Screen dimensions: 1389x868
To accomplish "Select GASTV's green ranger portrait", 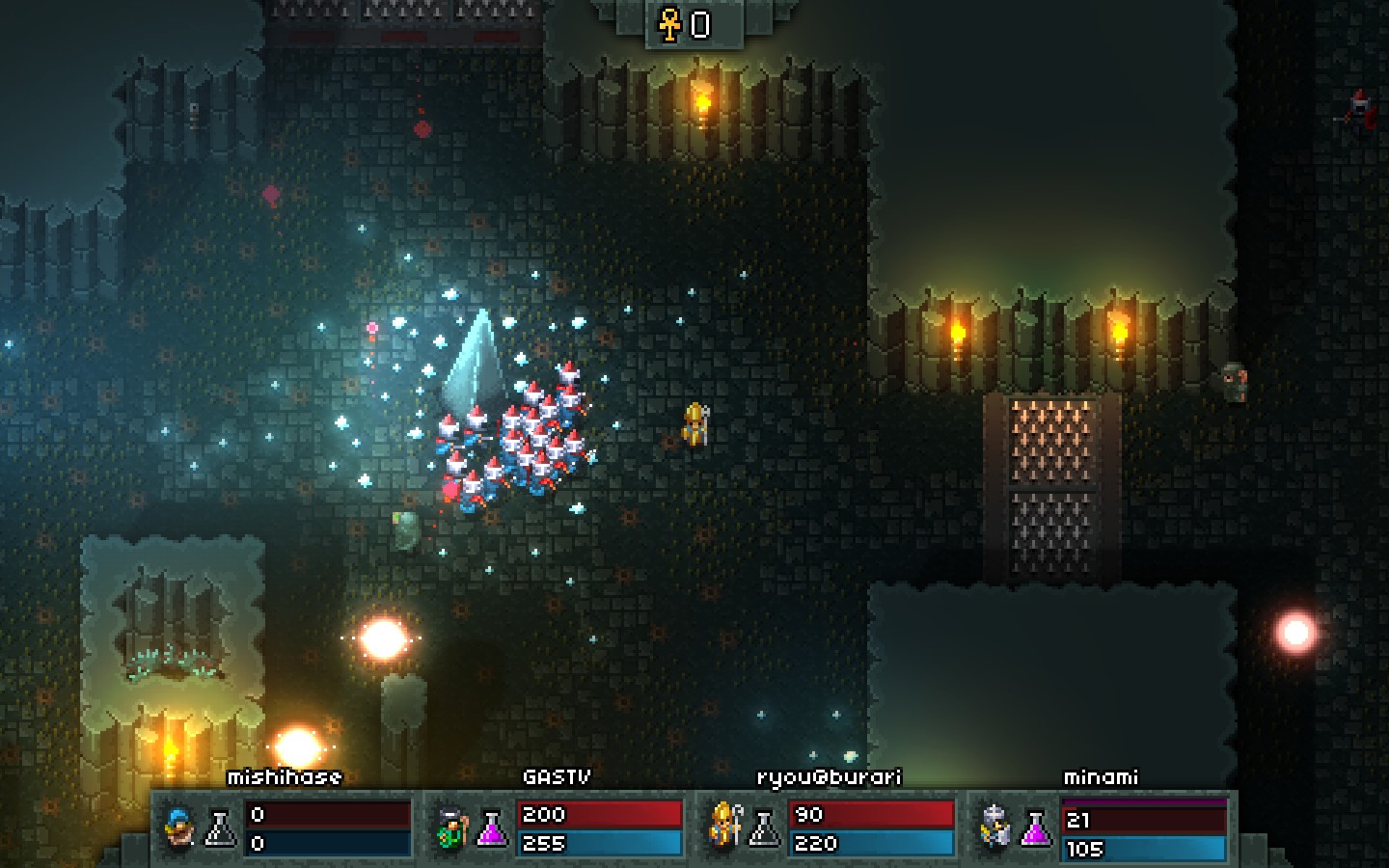I will [450, 827].
